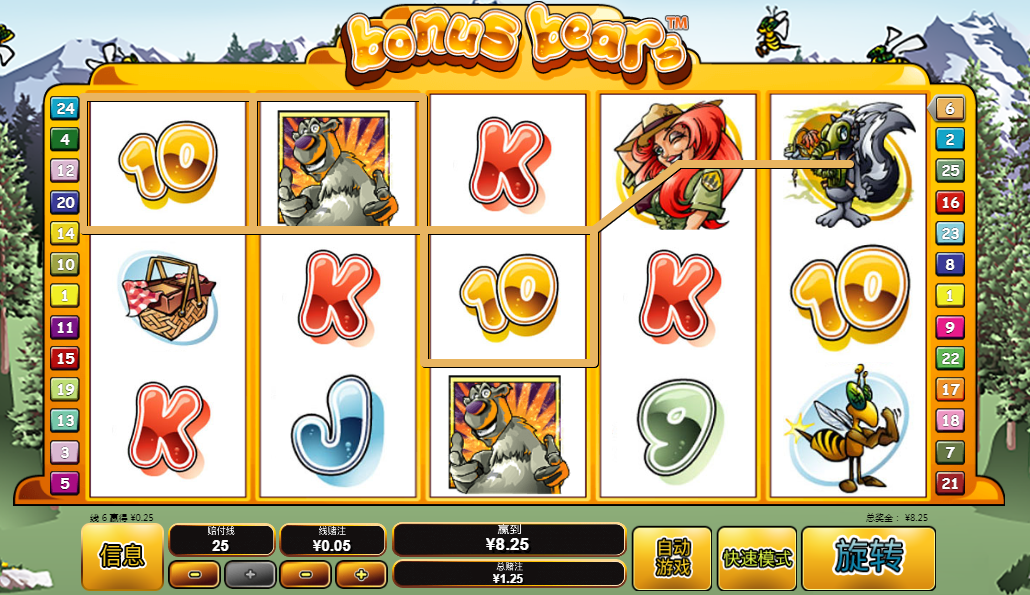Click payline marker 5

pyautogui.click(x=65, y=483)
